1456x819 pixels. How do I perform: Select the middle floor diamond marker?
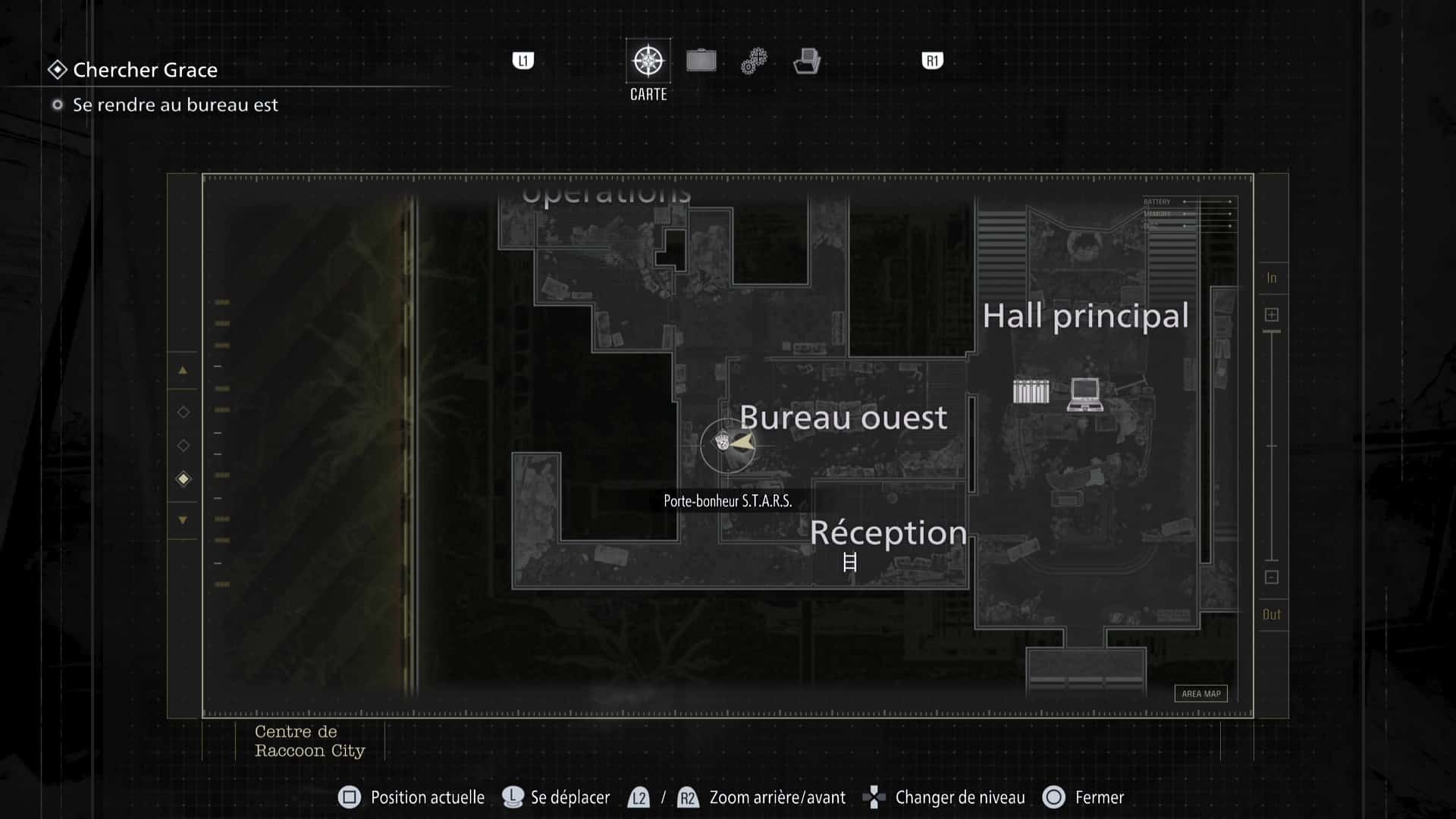(x=183, y=445)
